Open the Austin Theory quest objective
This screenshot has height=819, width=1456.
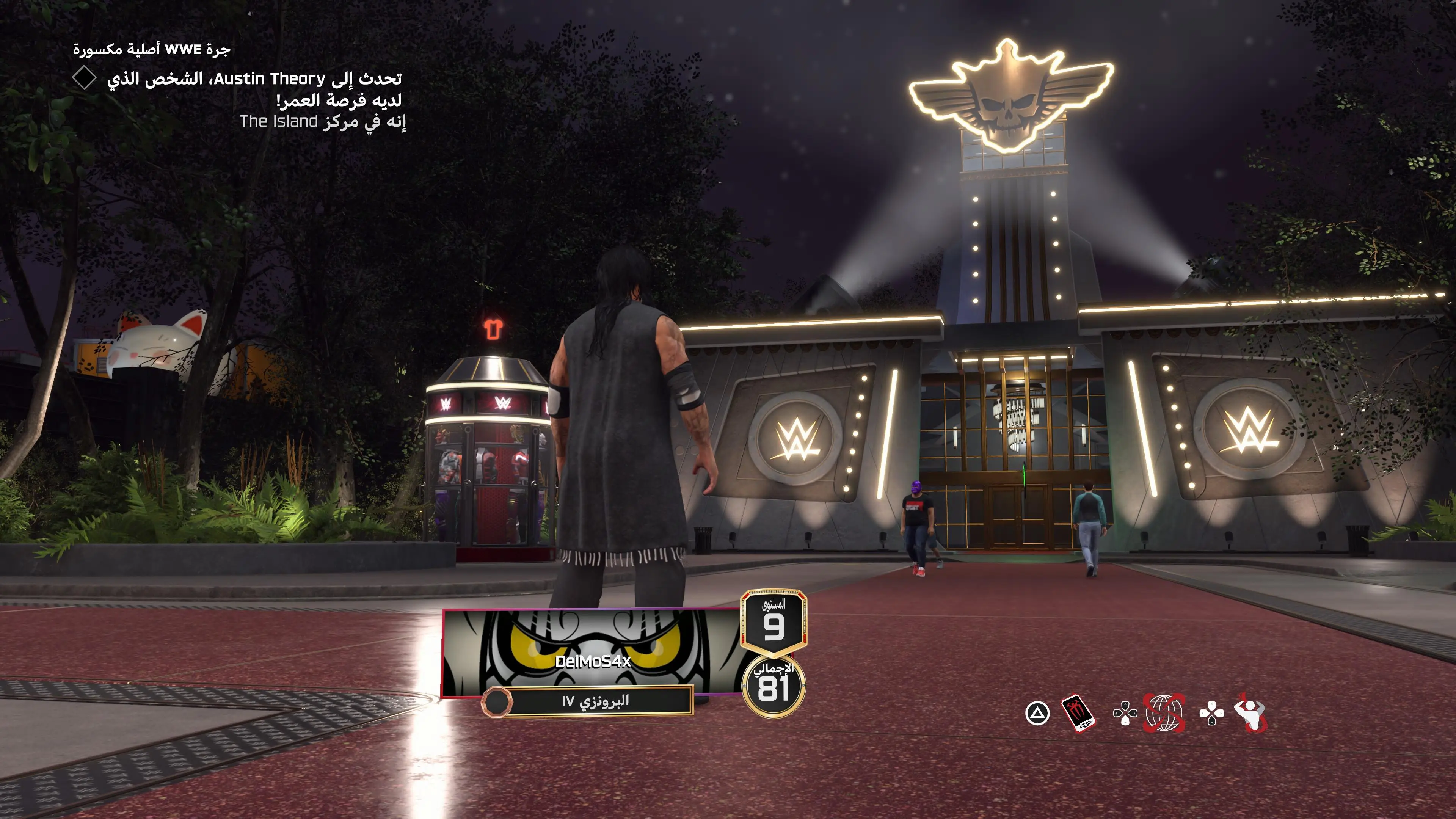click(254, 89)
